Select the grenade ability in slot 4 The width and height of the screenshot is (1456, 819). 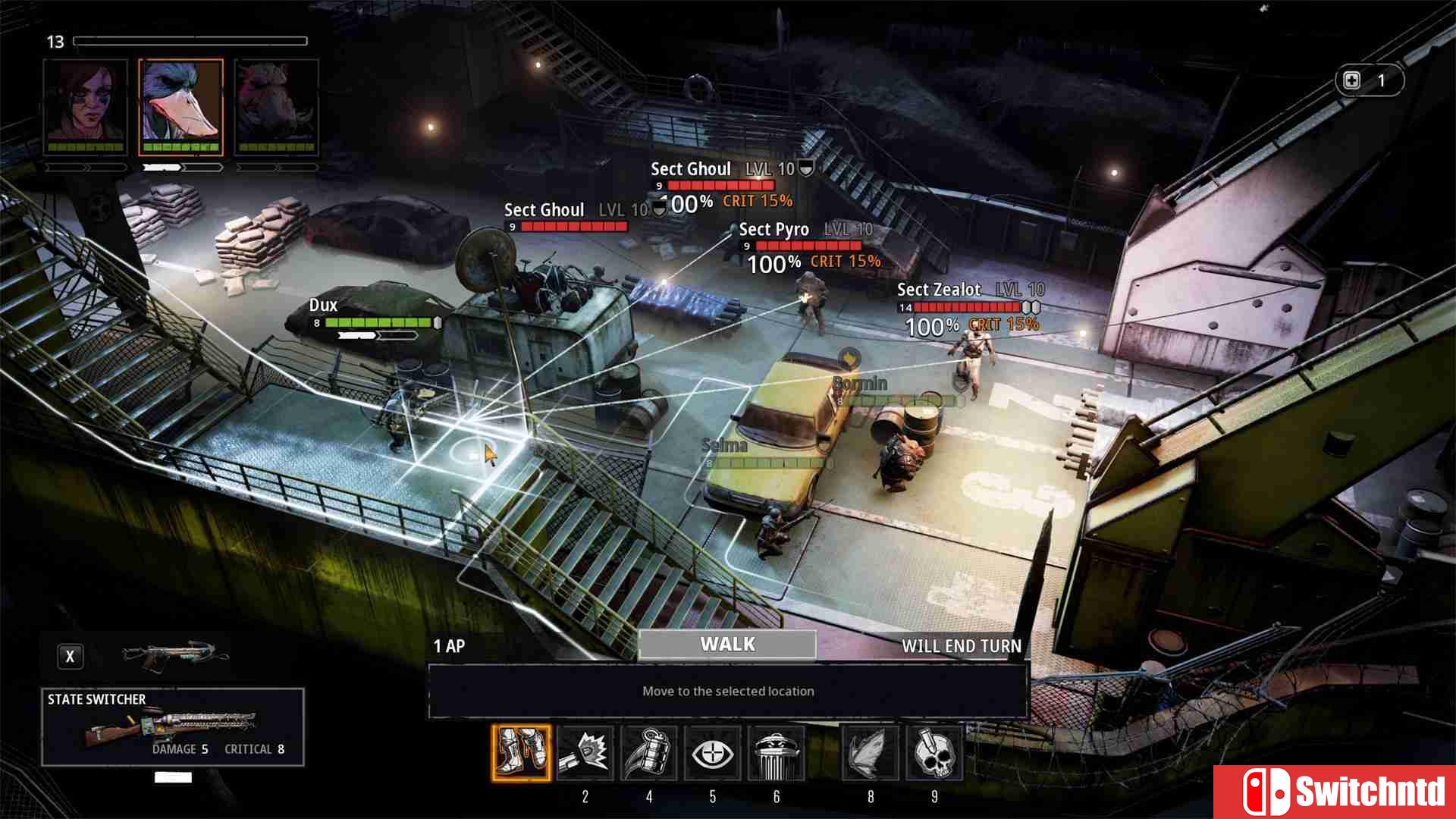(649, 753)
